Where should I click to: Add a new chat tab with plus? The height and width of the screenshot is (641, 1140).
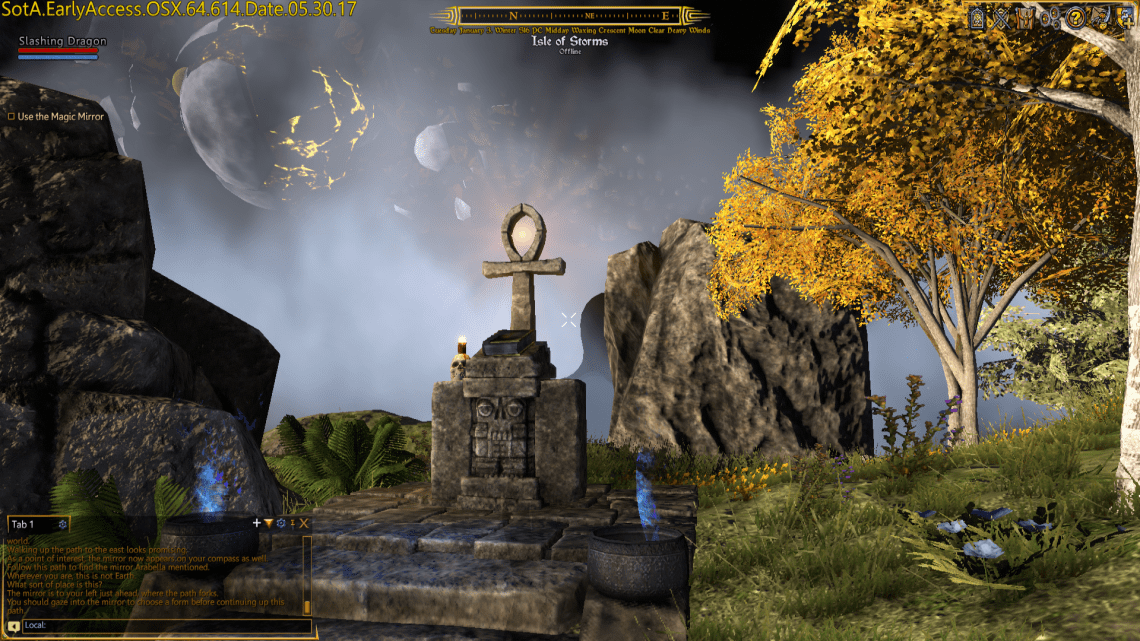click(257, 523)
